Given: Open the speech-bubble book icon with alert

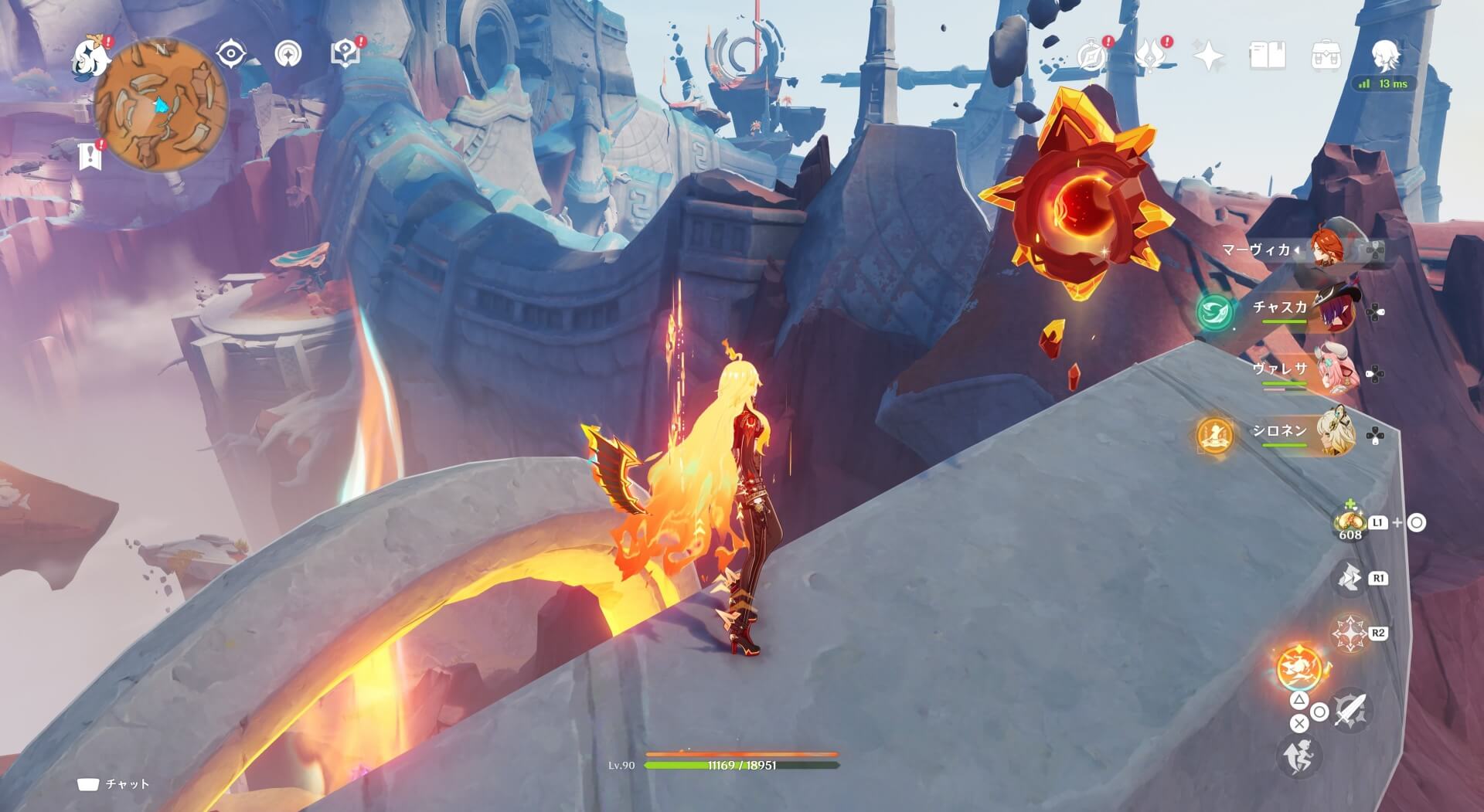Looking at the screenshot, I should point(345,54).
